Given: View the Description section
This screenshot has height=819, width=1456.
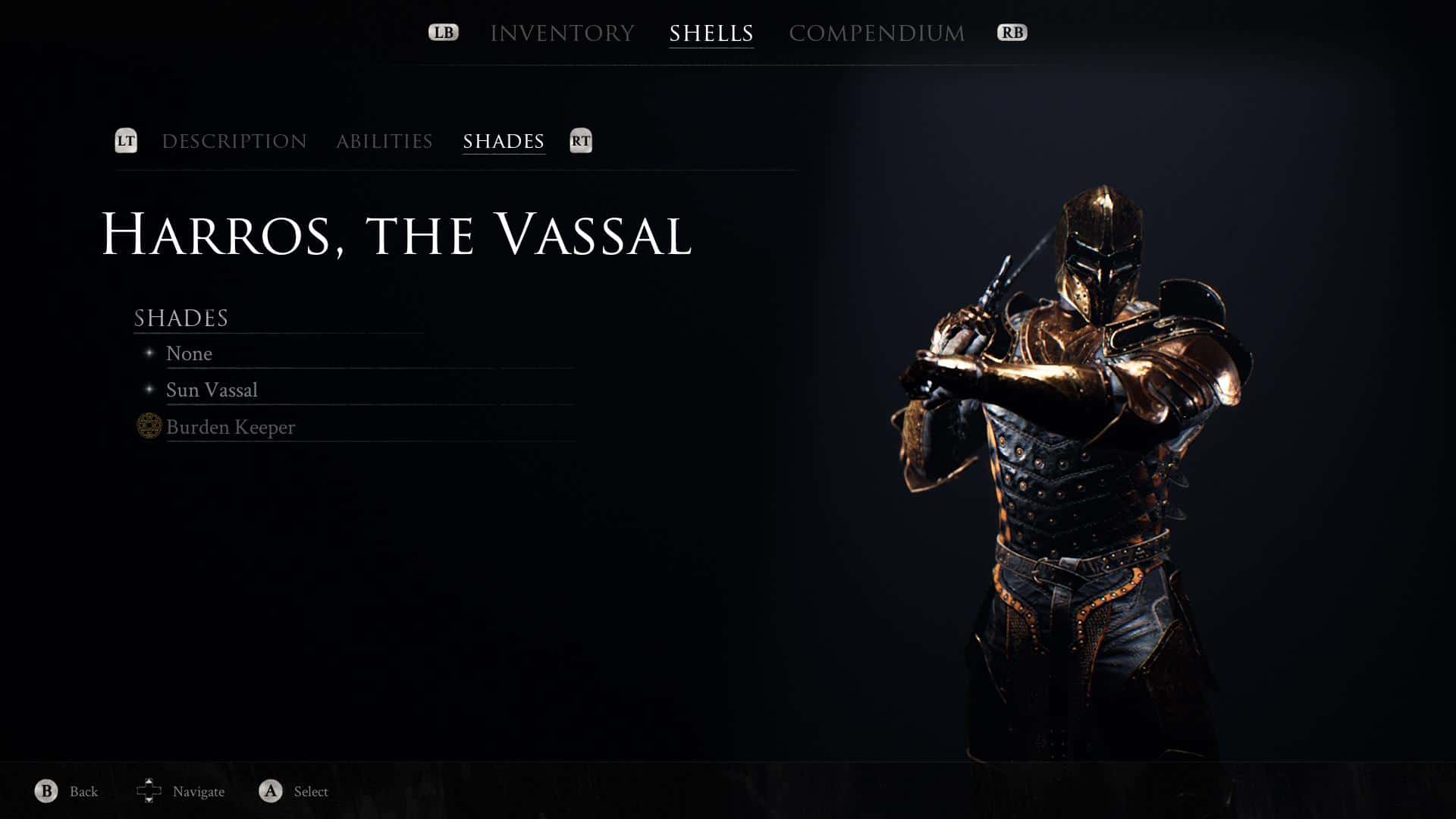Looking at the screenshot, I should click(234, 141).
